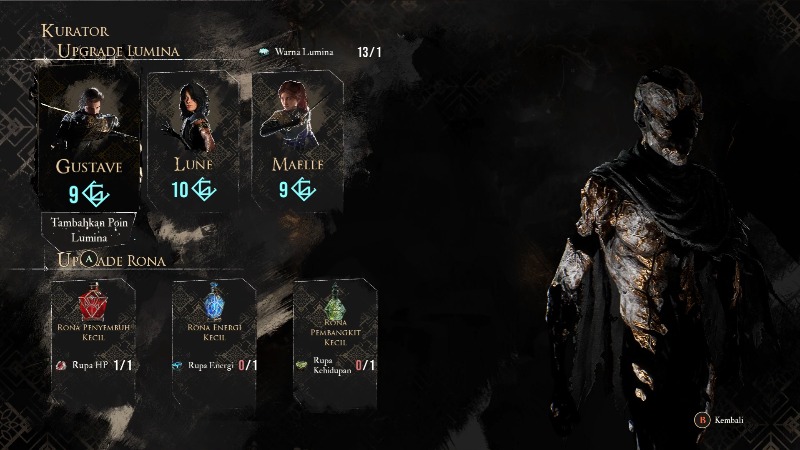Select Gustave's Lumina upgrade card
The image size is (800, 450).
89,138
